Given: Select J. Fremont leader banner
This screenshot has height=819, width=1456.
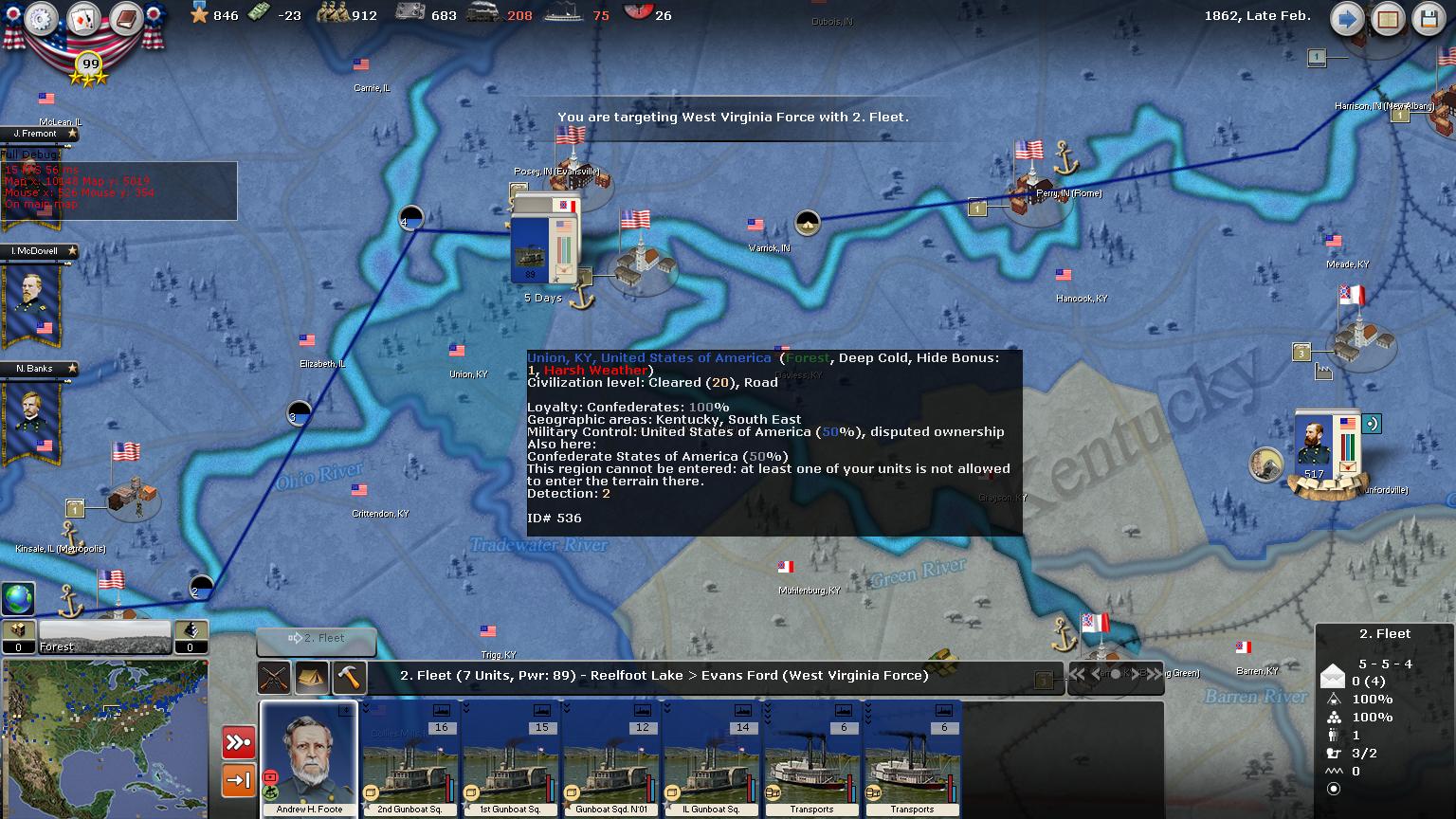Looking at the screenshot, I should [x=38, y=134].
